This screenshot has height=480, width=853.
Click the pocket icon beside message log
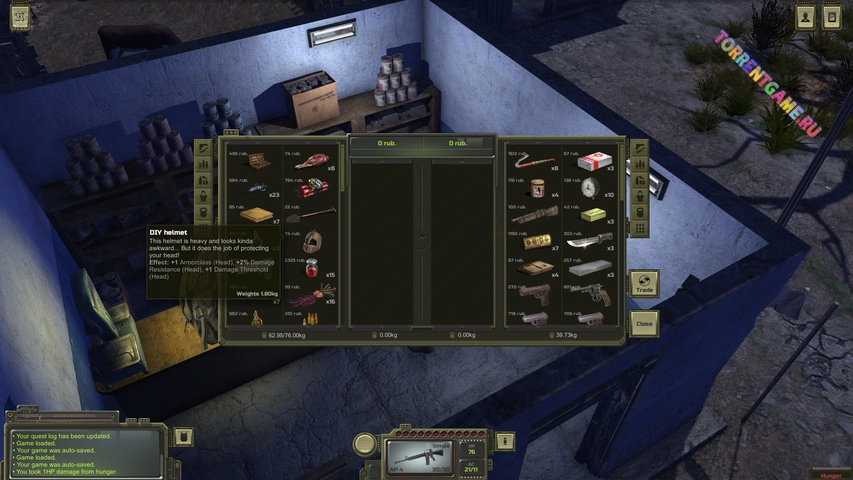click(183, 437)
